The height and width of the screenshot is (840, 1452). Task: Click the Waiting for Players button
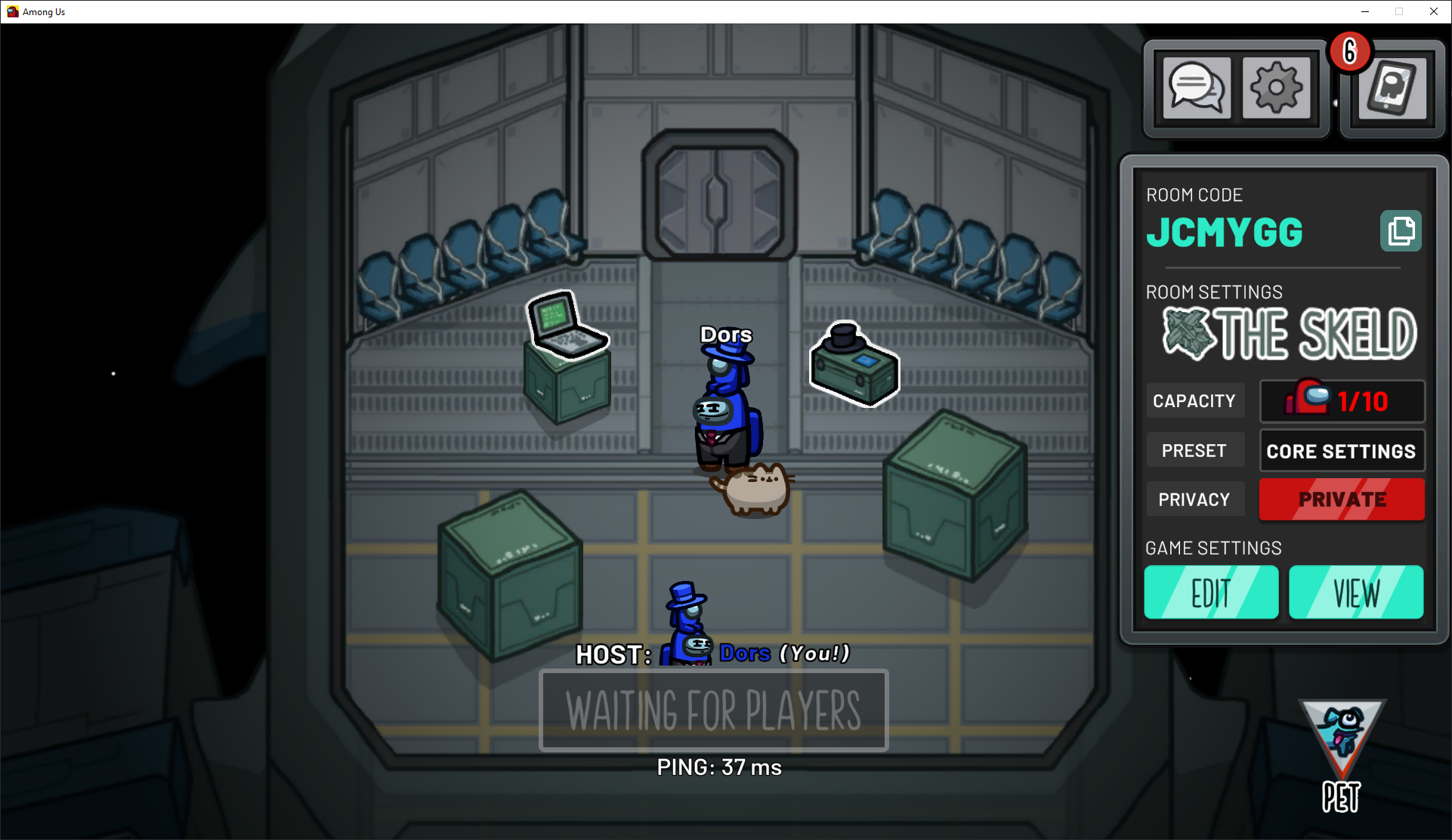(713, 710)
